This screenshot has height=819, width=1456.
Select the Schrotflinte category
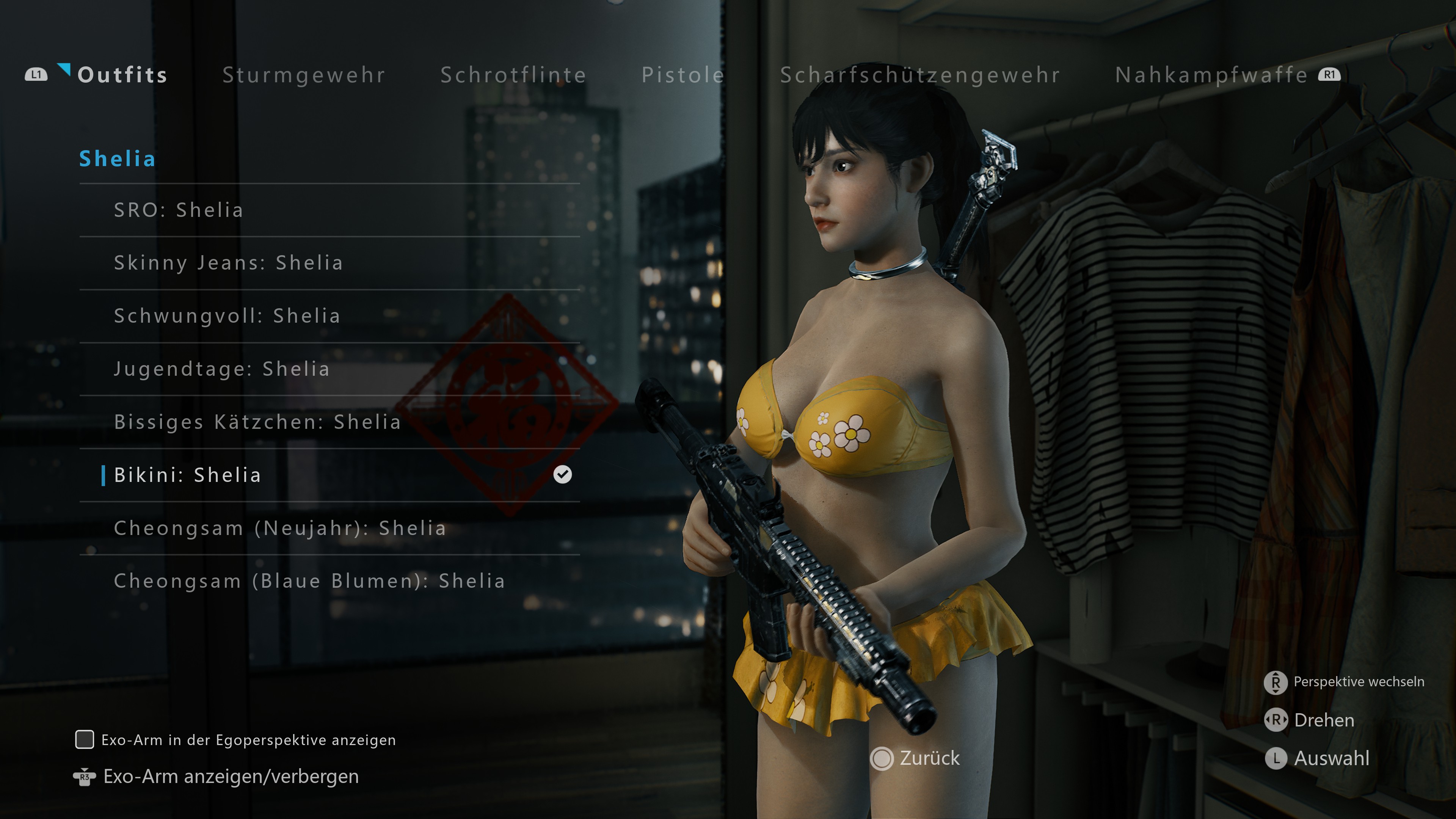pyautogui.click(x=513, y=75)
